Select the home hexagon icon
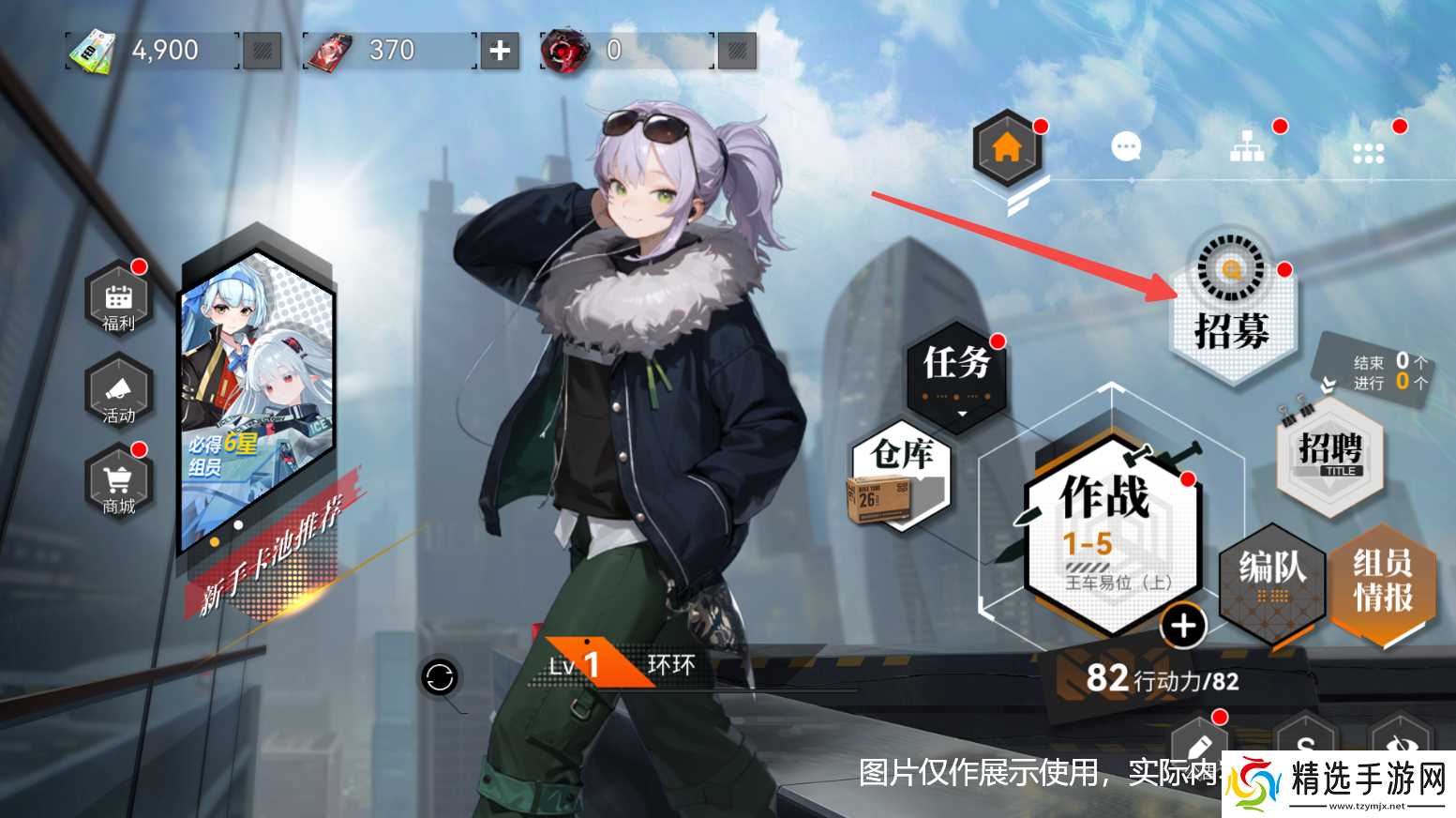The width and height of the screenshot is (1456, 818). 1007,146
